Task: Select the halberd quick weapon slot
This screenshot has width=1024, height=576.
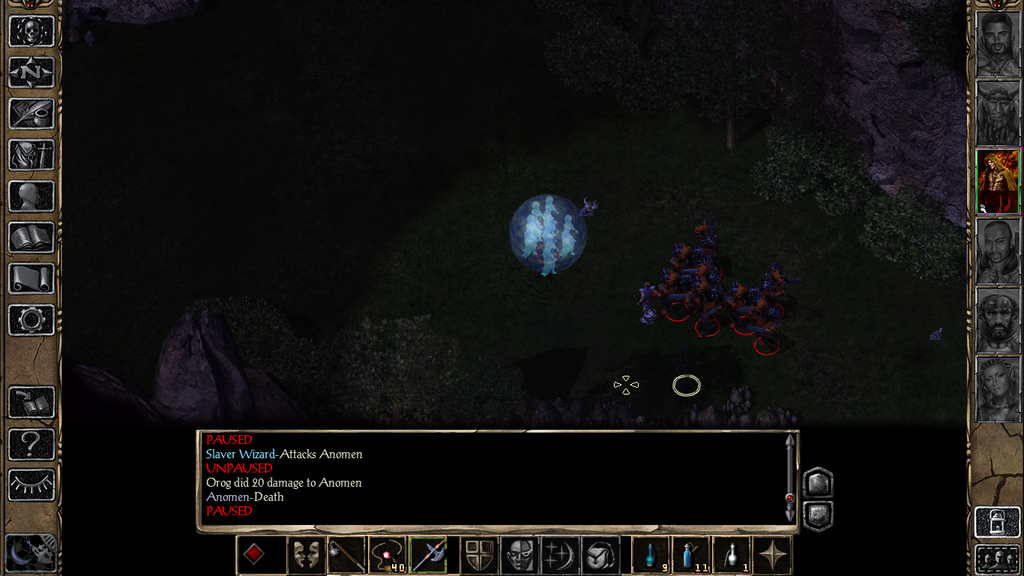Action: 428,555
